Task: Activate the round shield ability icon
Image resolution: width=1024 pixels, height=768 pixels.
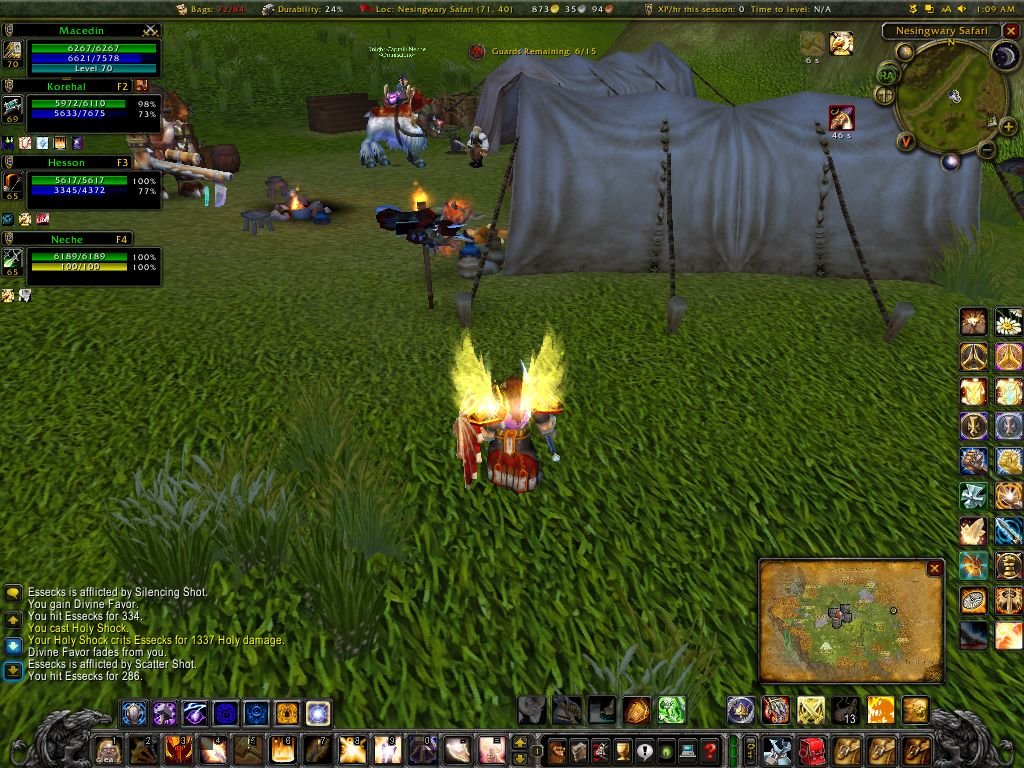Action: pyautogui.click(x=974, y=600)
